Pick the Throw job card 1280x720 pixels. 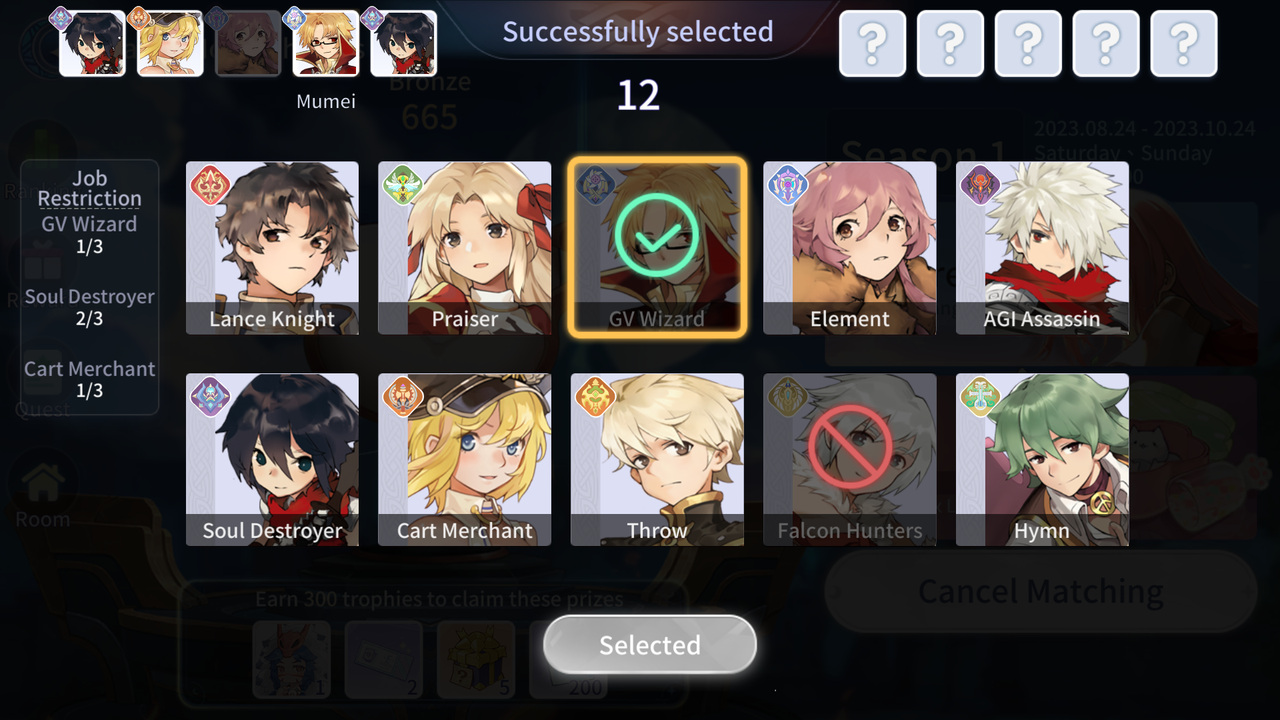coord(657,460)
